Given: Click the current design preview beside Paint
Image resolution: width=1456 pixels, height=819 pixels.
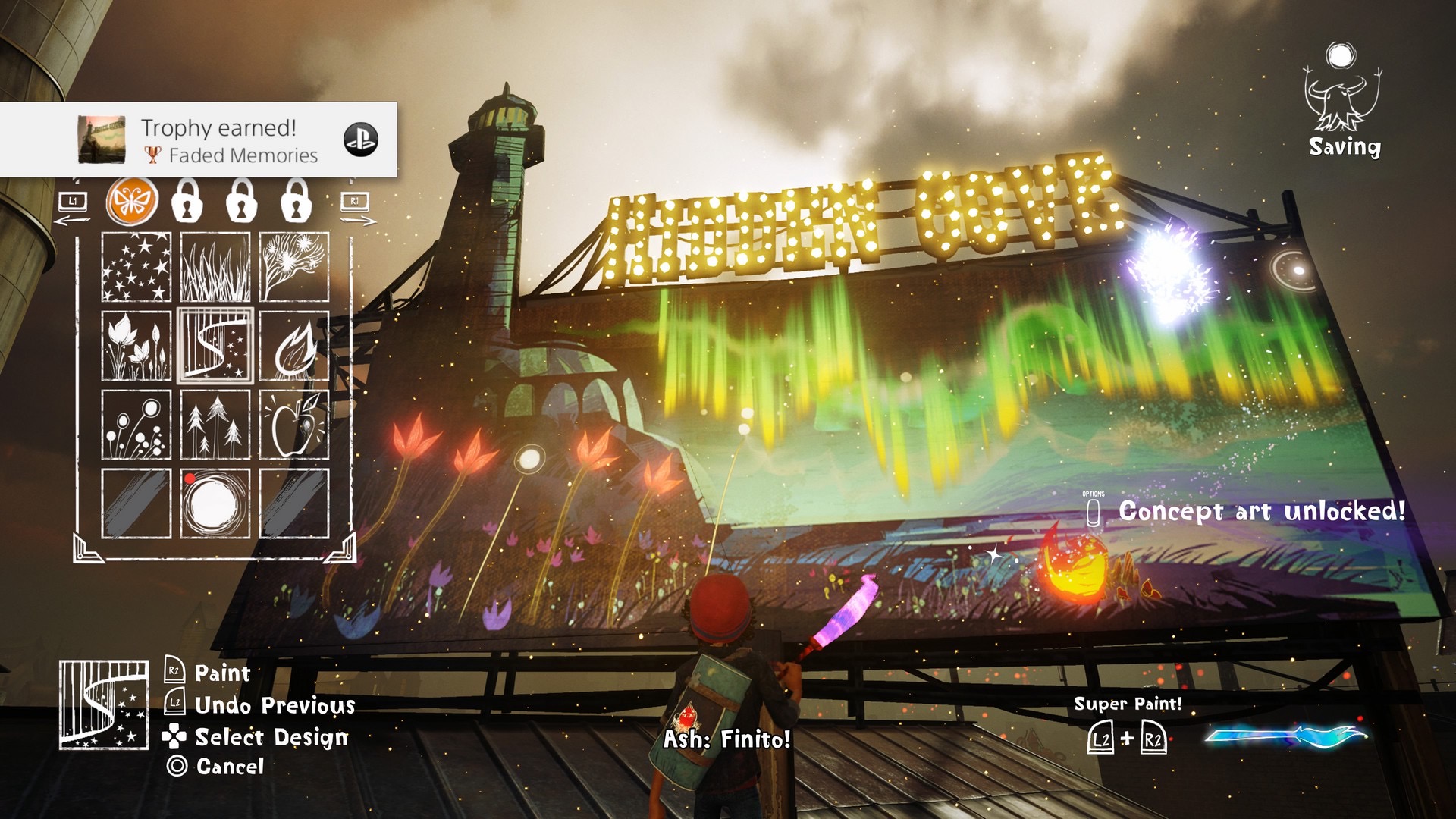Looking at the screenshot, I should [x=104, y=705].
